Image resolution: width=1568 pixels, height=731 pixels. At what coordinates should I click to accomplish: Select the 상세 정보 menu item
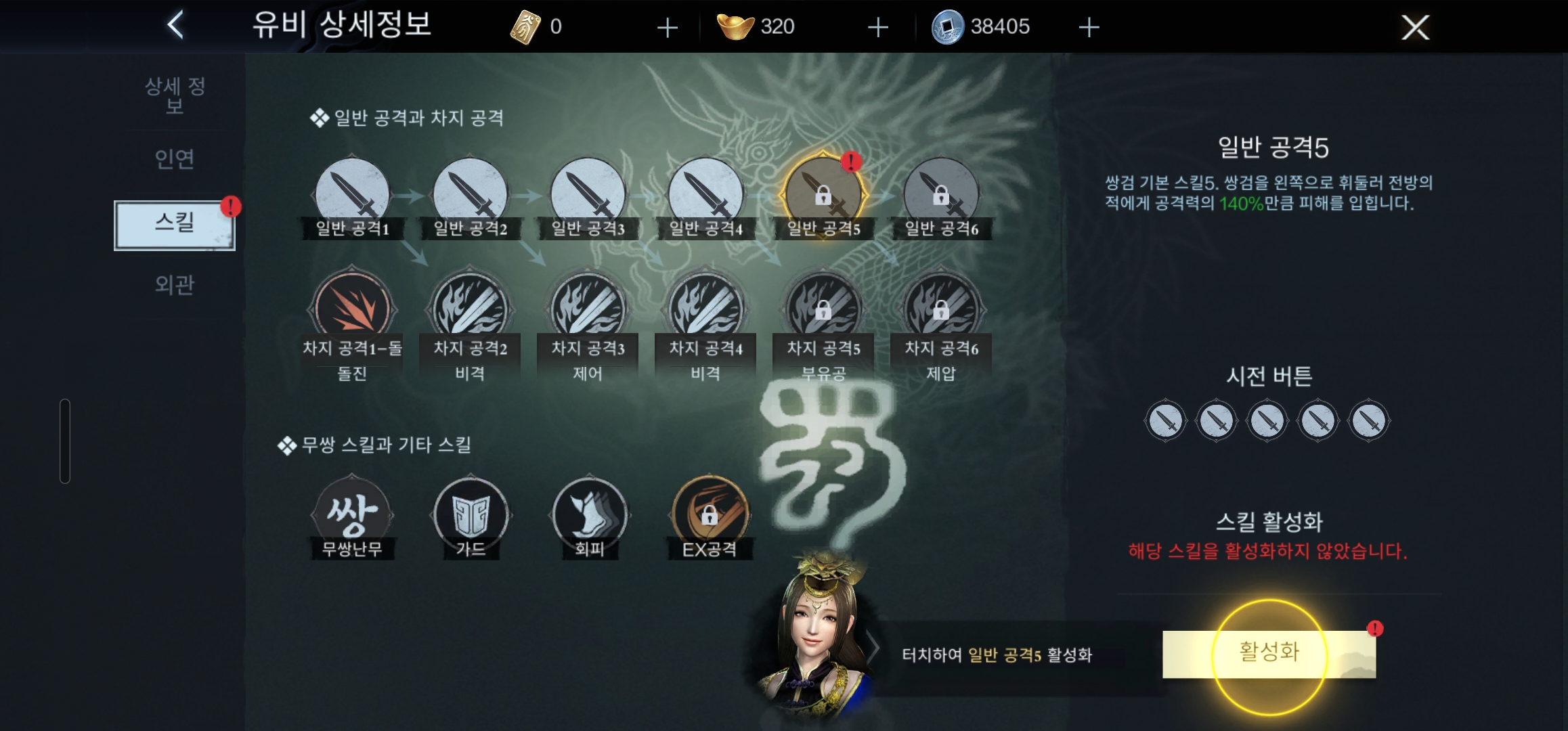tap(175, 95)
